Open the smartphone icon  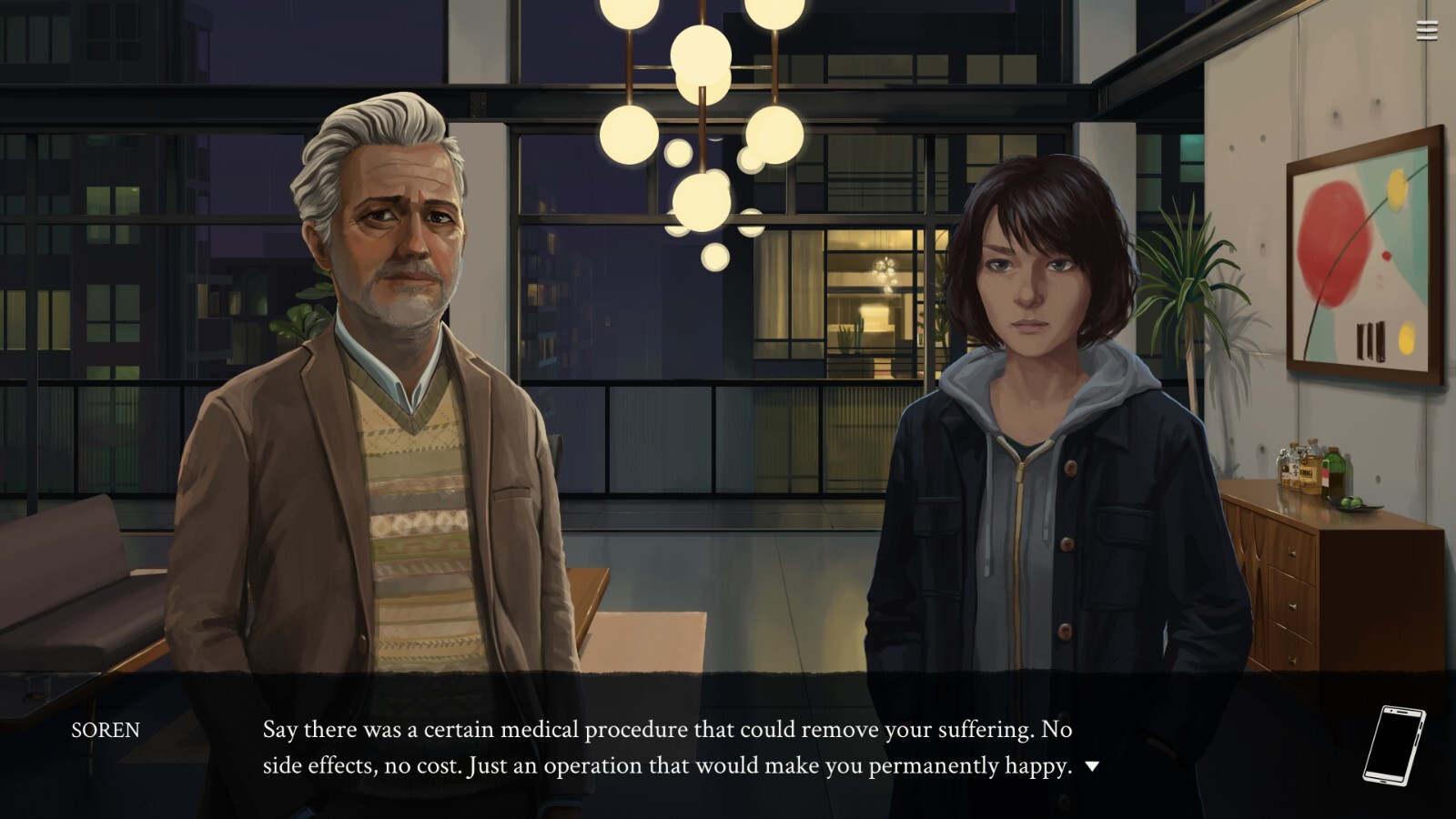(1393, 744)
